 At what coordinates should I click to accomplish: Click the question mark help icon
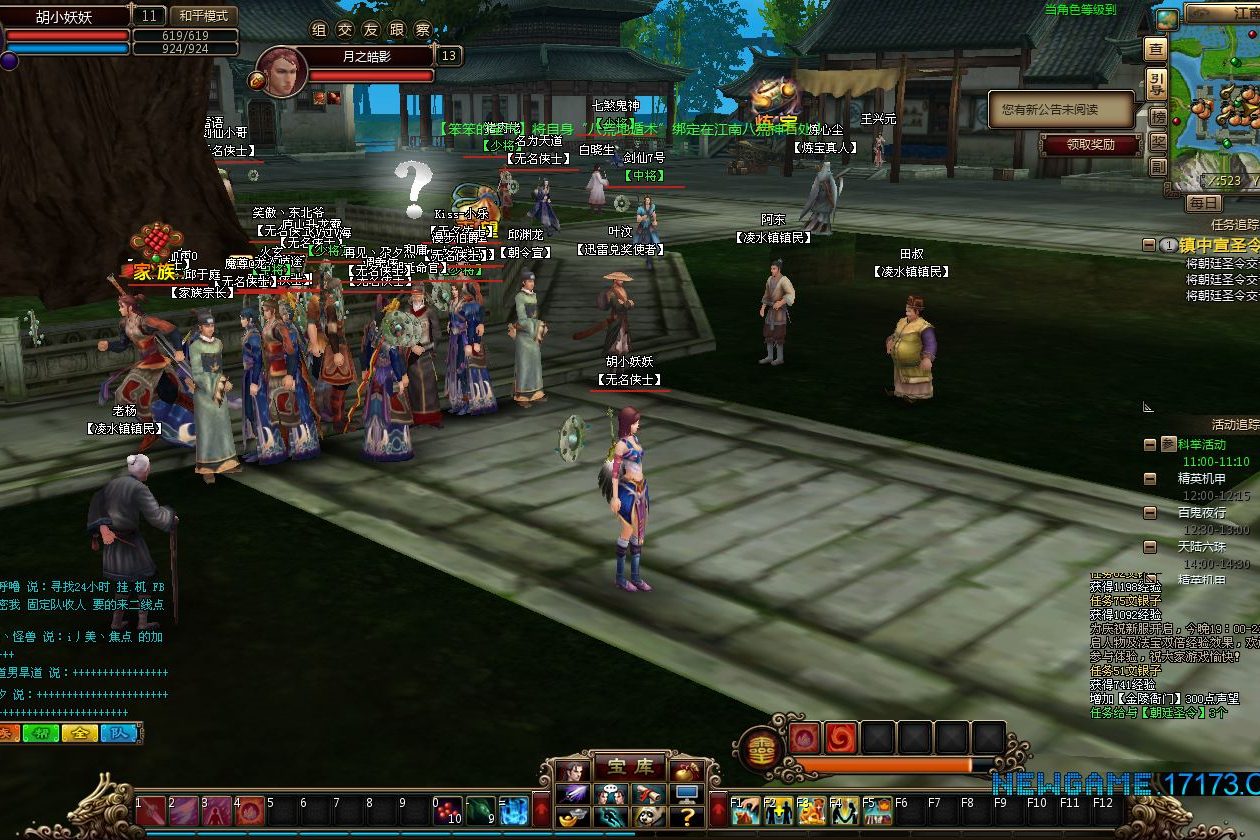tap(687, 819)
